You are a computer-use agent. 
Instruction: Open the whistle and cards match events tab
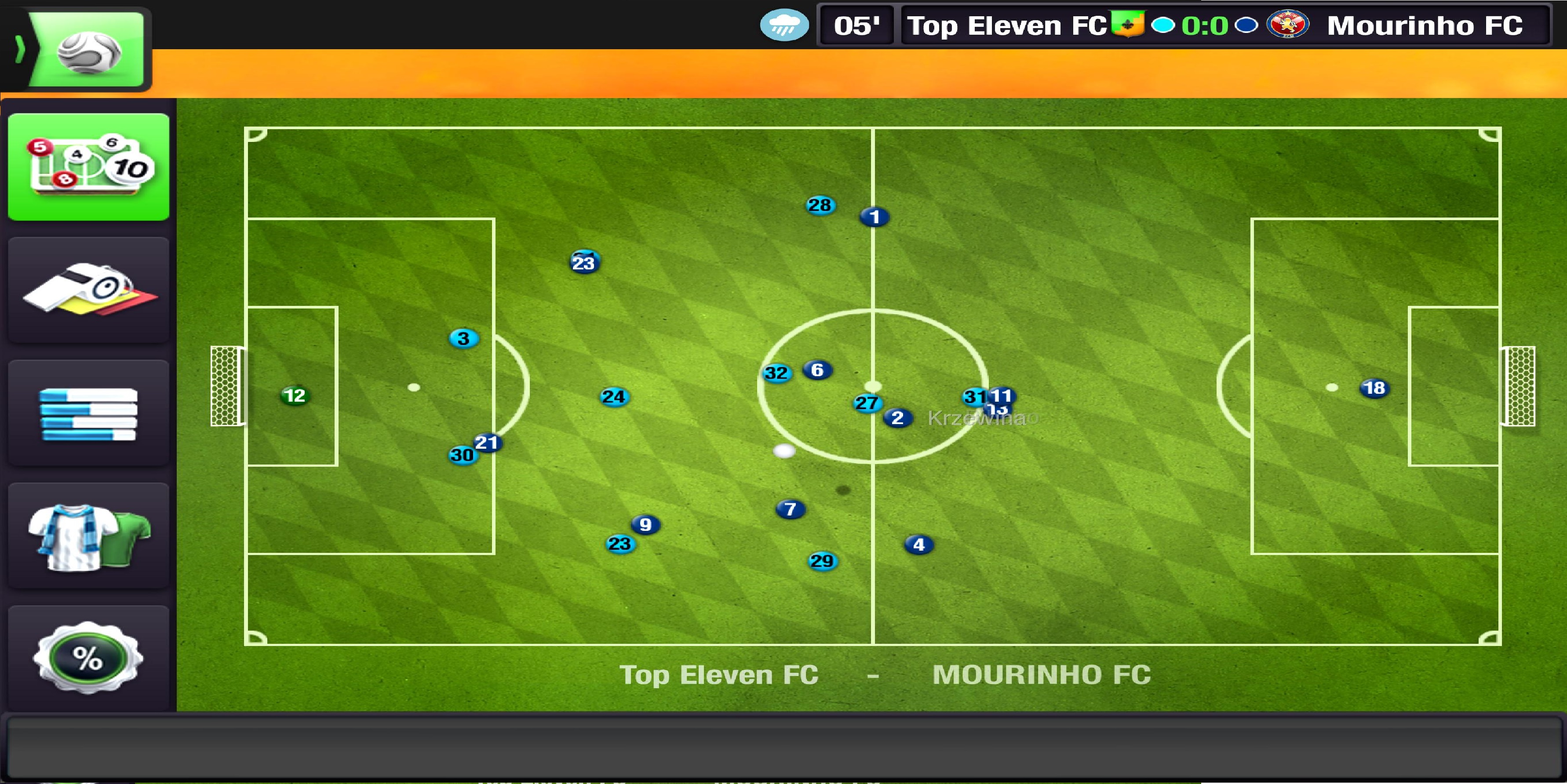point(89,290)
